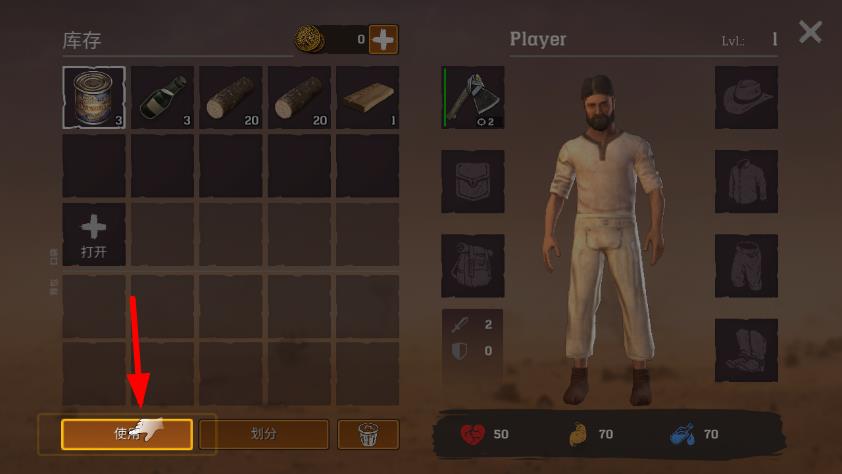
Task: Choose the boots equipment slot
Action: [x=746, y=349]
